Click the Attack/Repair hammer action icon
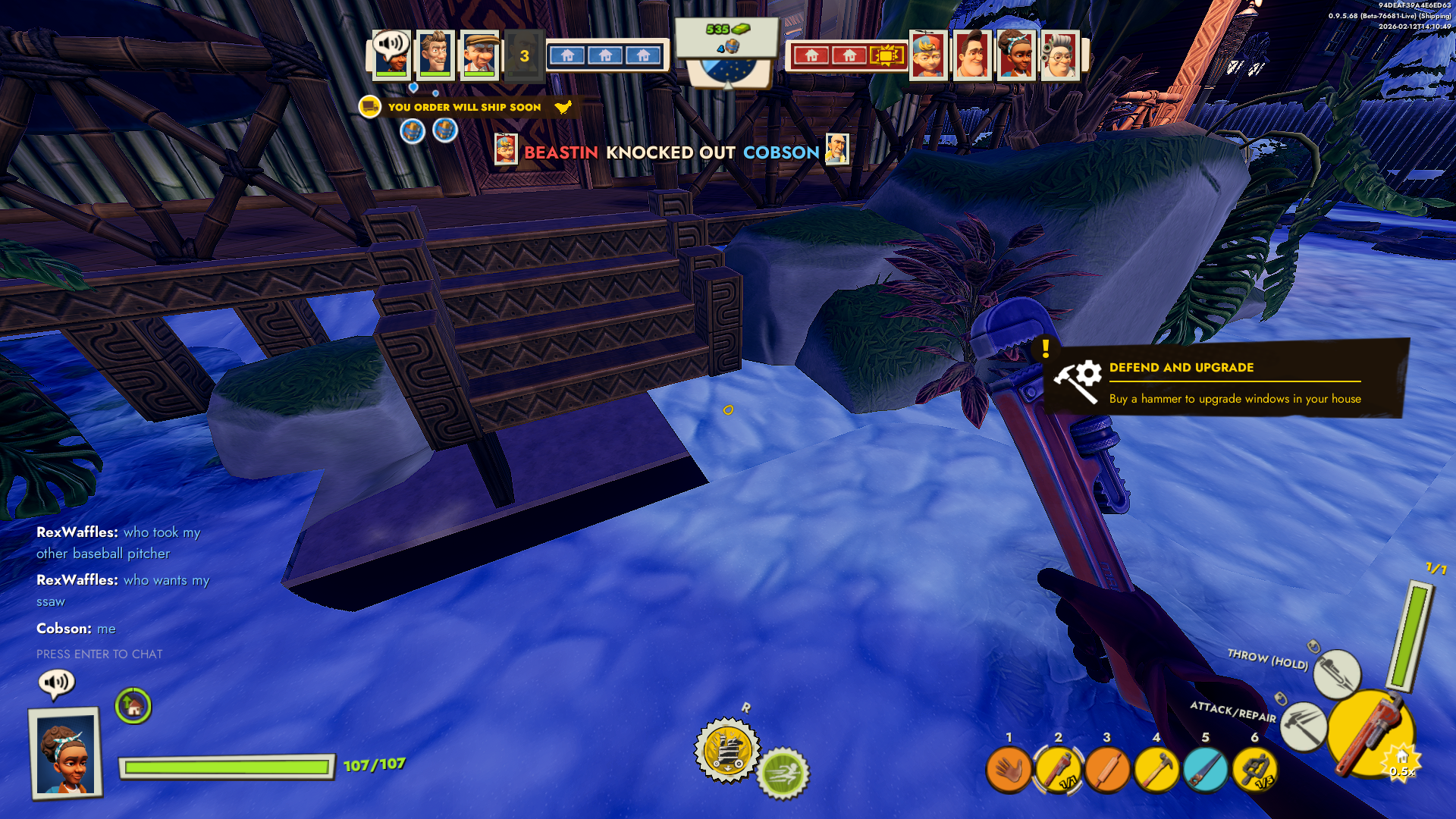1456x819 pixels. click(x=1303, y=725)
